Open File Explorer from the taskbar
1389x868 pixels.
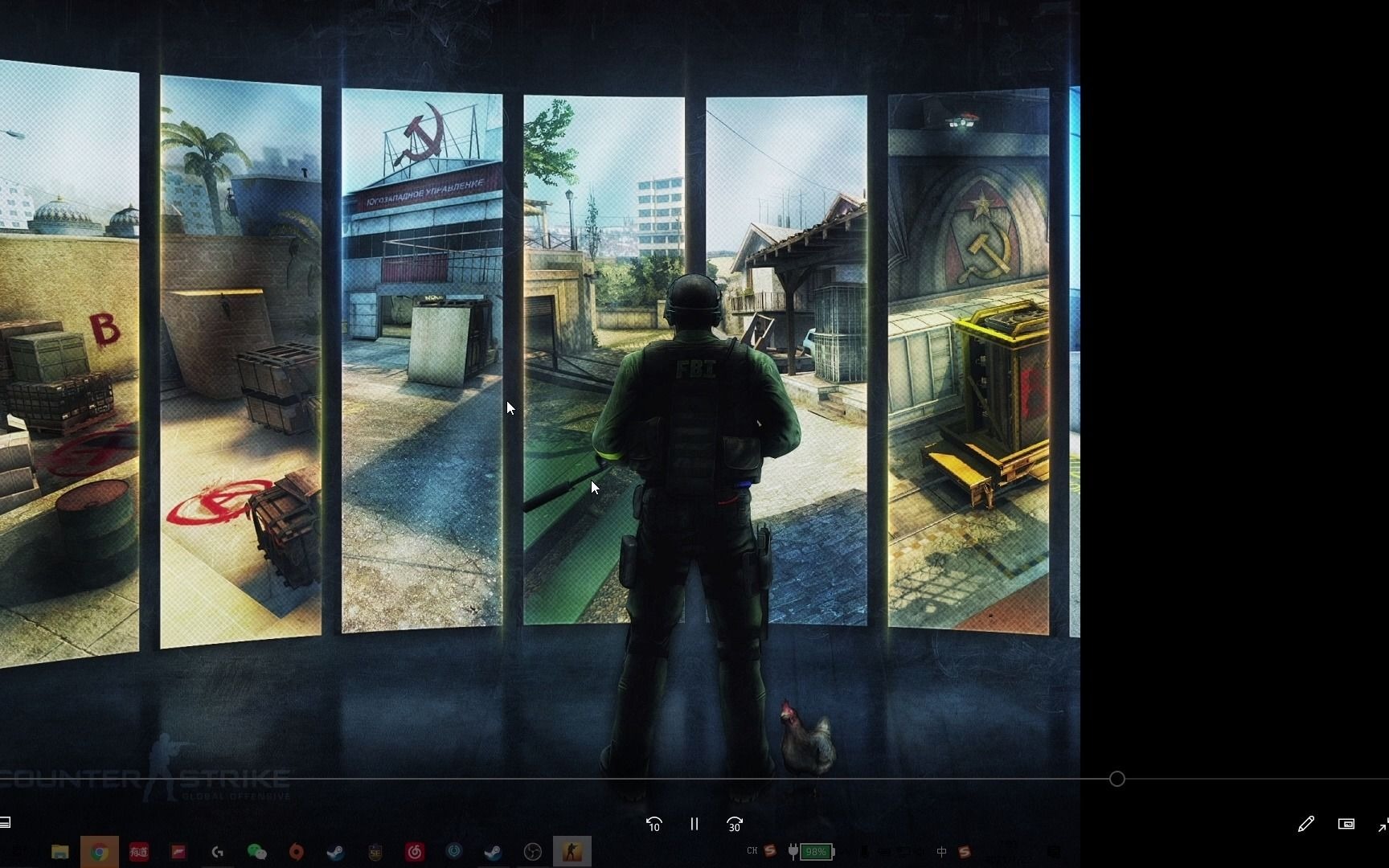[60, 851]
